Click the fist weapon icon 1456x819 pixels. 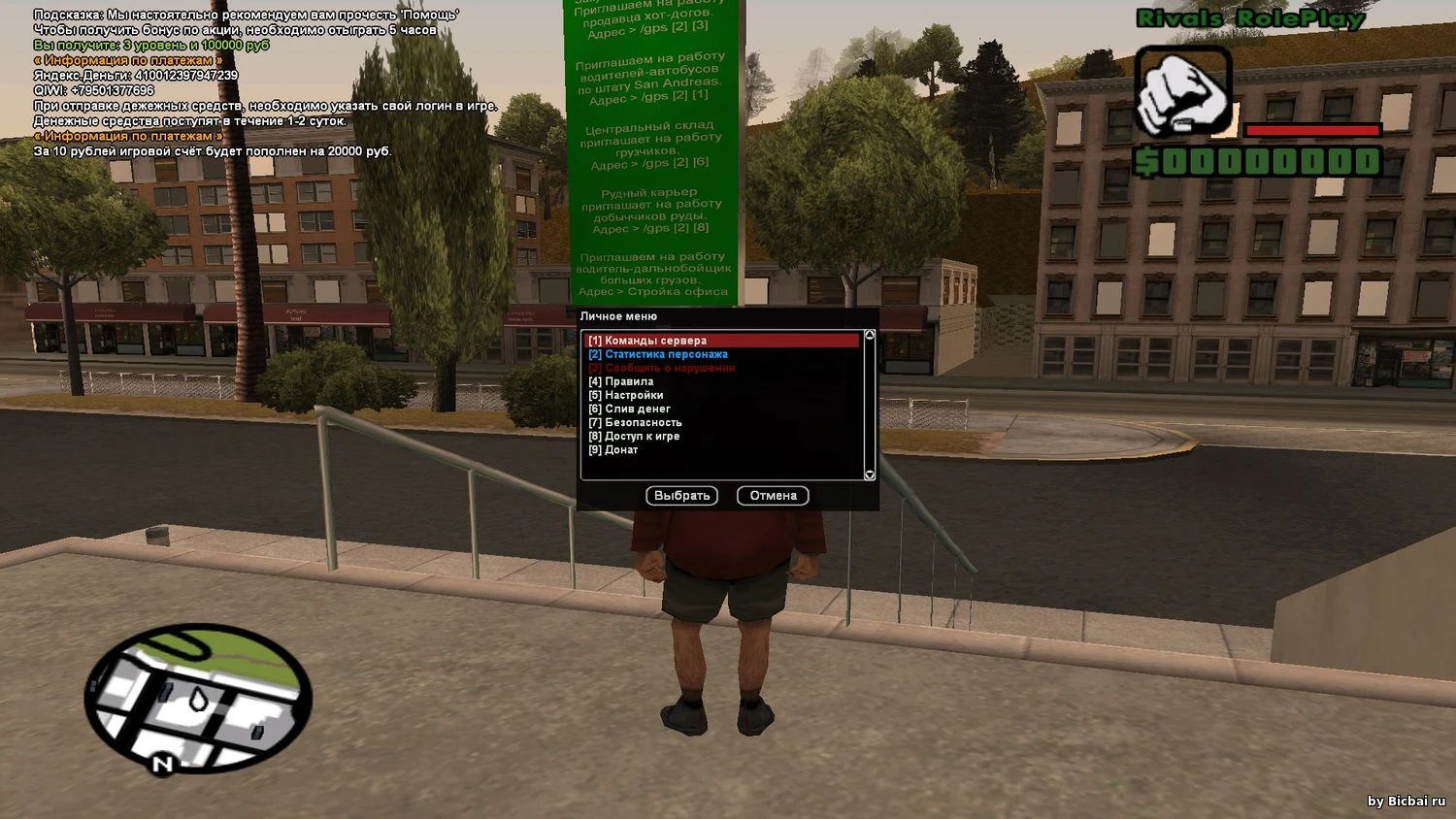click(x=1183, y=94)
